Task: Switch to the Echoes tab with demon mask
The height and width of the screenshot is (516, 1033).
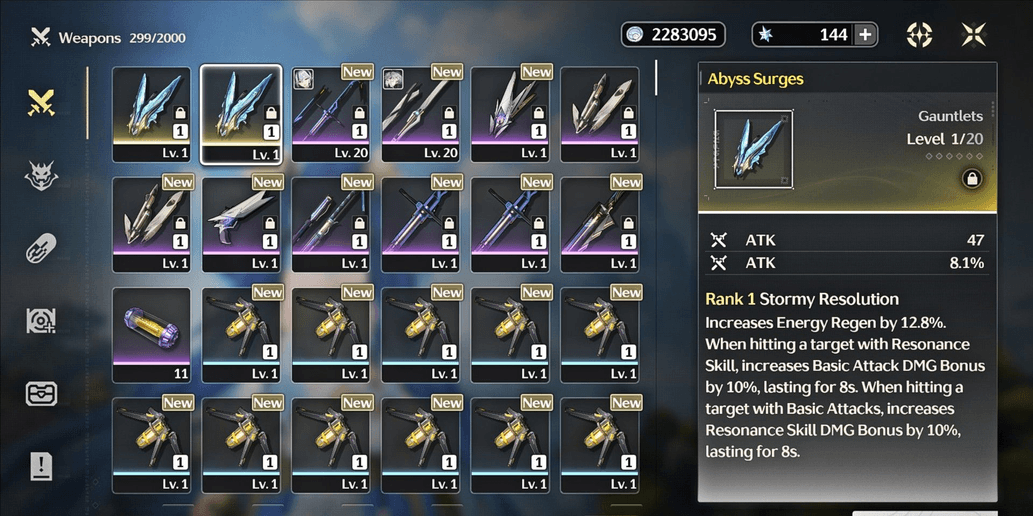Action: 40,176
